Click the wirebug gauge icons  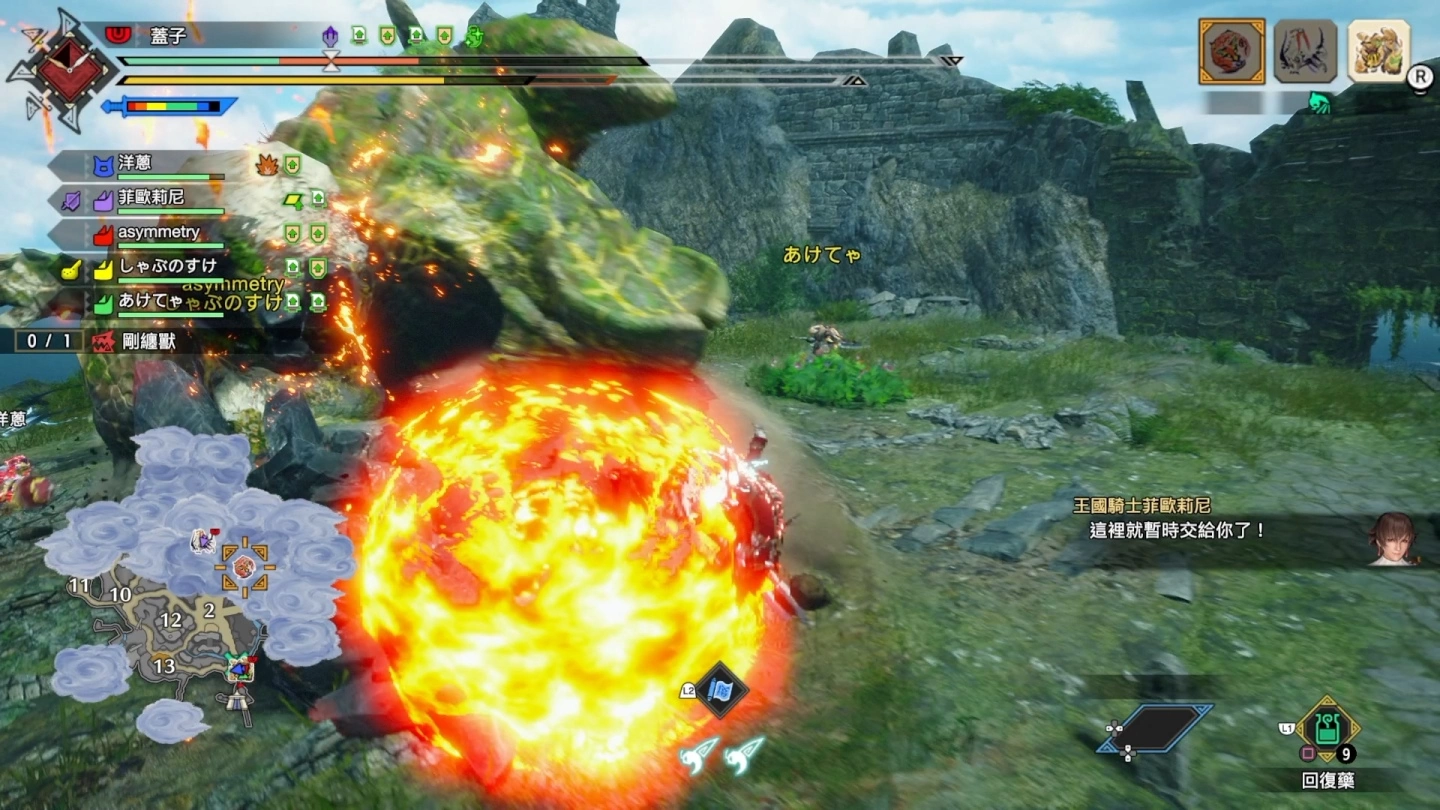tap(722, 755)
